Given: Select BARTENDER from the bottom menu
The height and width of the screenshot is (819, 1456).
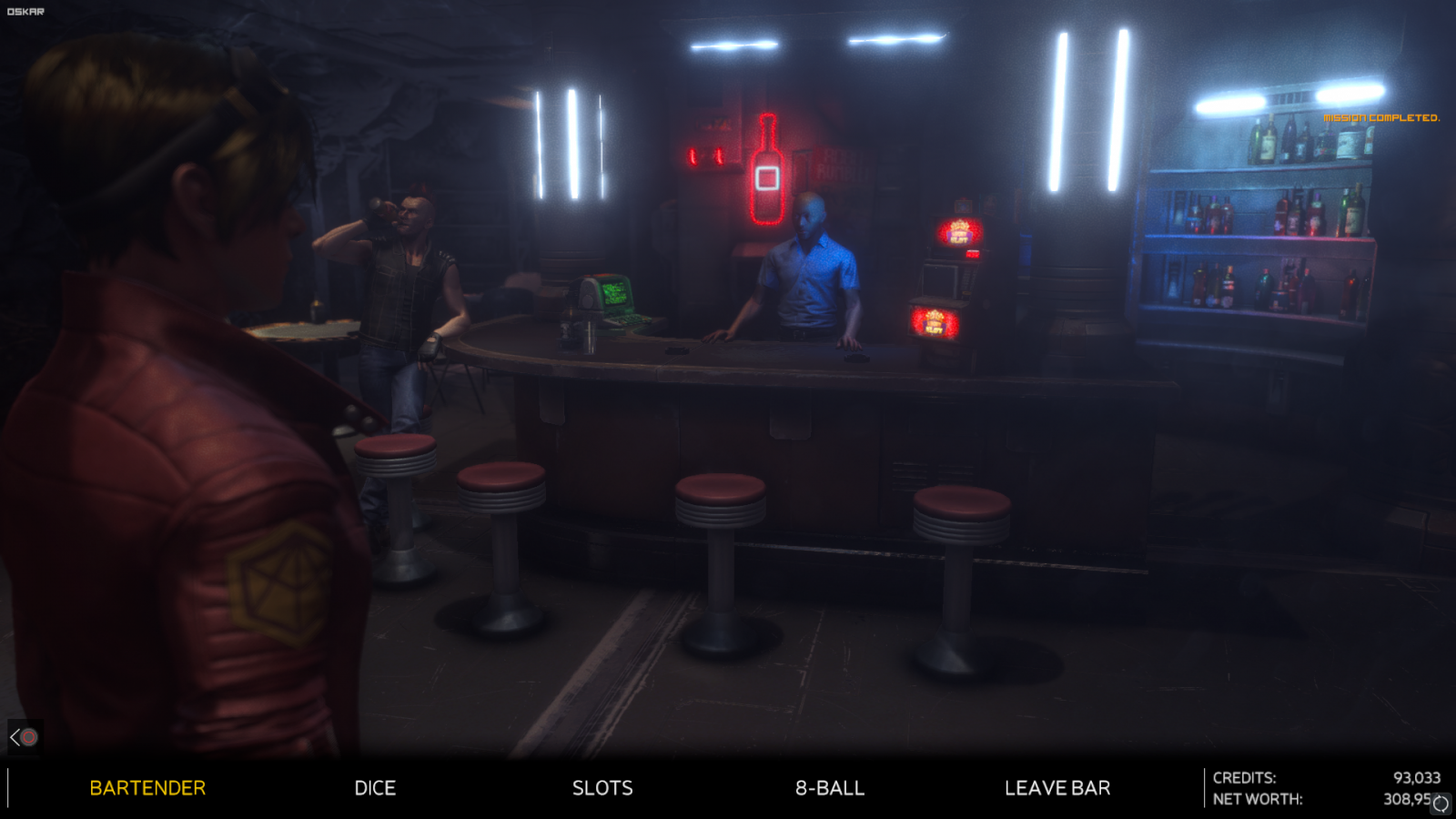Looking at the screenshot, I should (146, 788).
